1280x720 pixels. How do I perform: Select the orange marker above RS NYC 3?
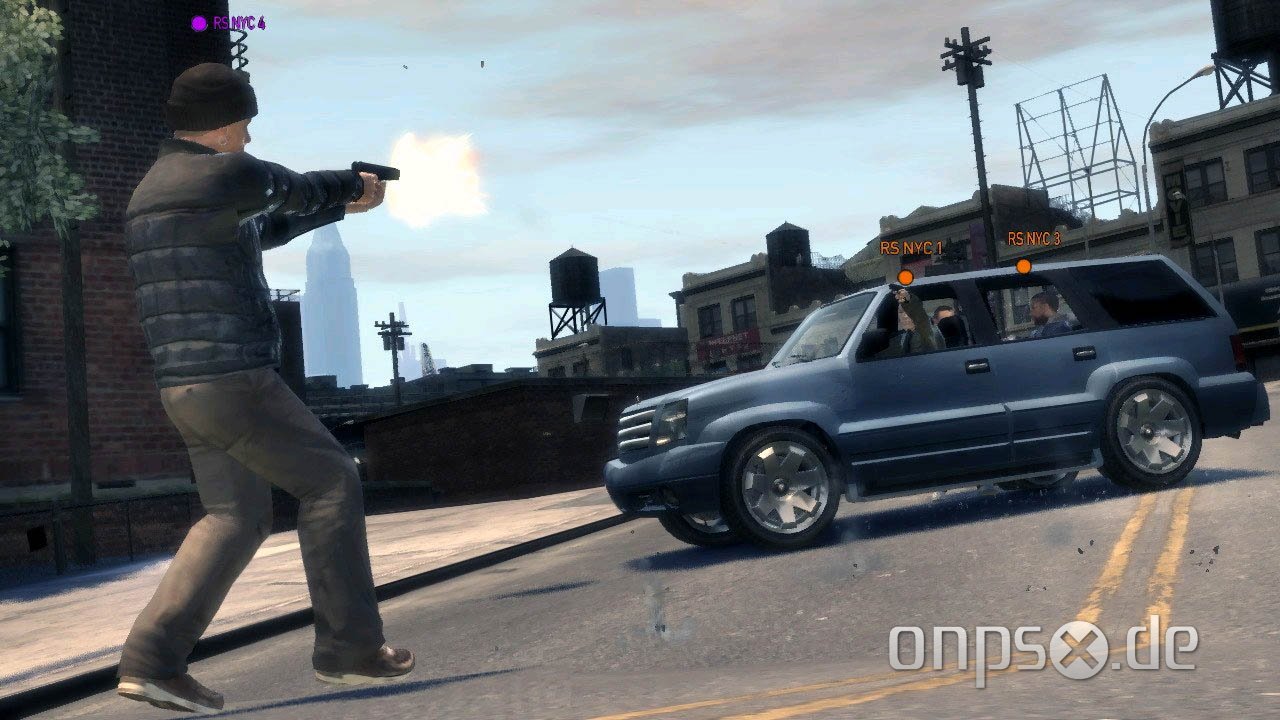(x=1023, y=266)
